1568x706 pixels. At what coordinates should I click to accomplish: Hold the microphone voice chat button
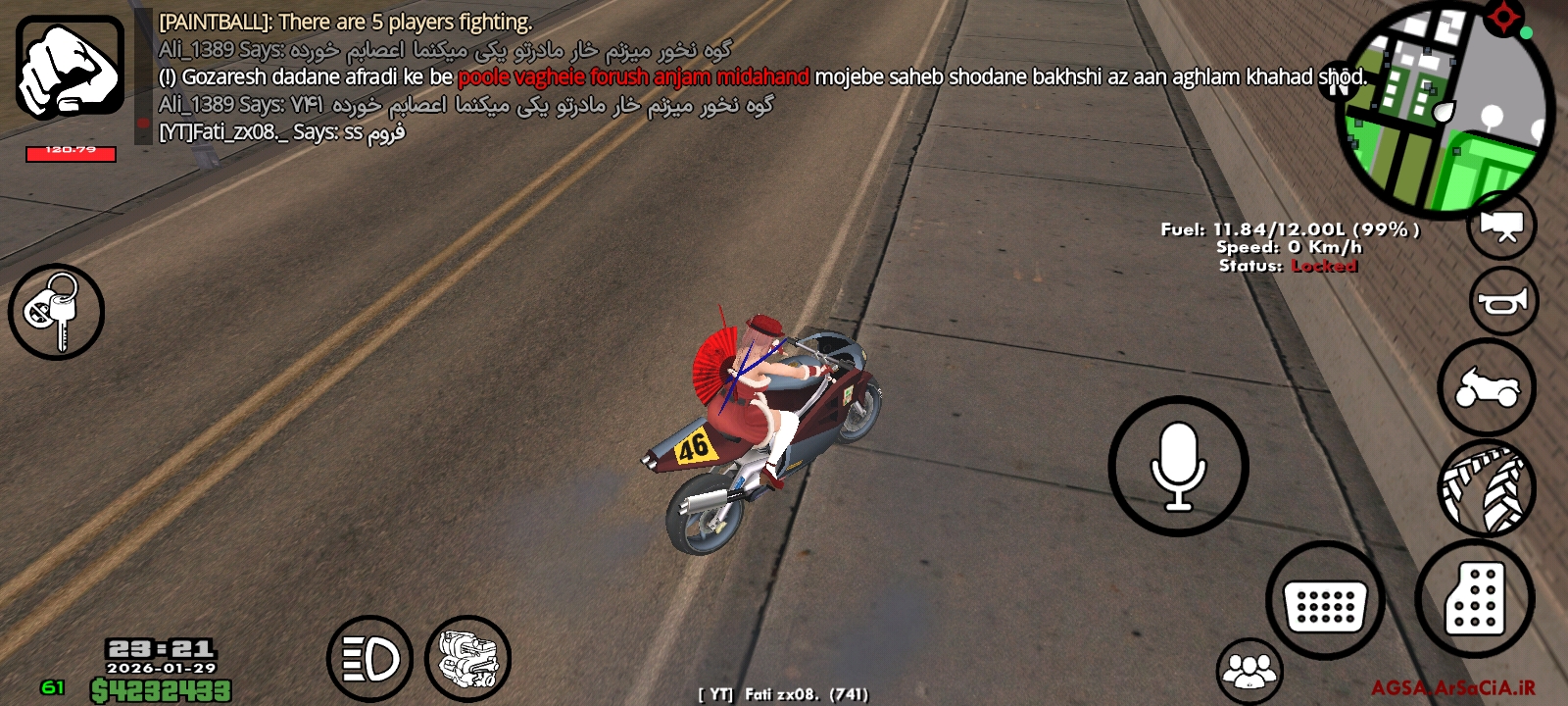click(x=1178, y=466)
